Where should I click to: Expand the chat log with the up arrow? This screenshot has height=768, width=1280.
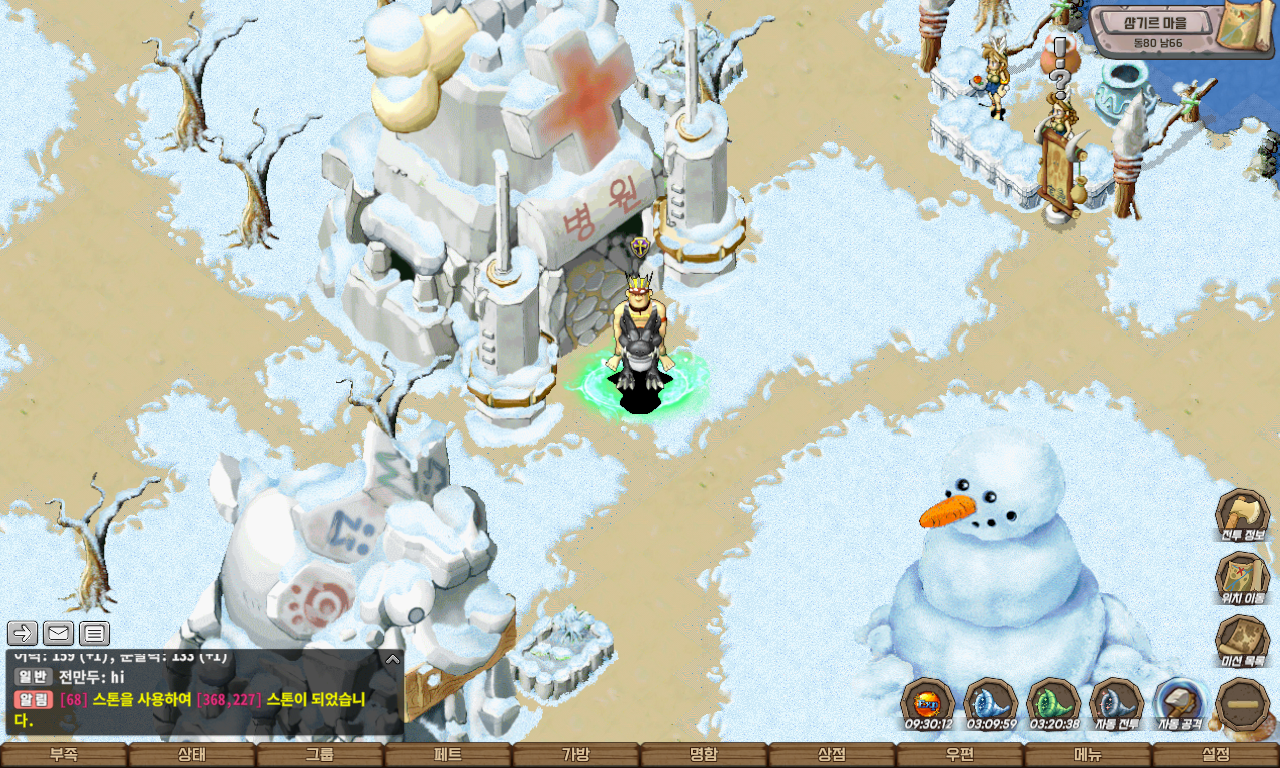pyautogui.click(x=393, y=659)
